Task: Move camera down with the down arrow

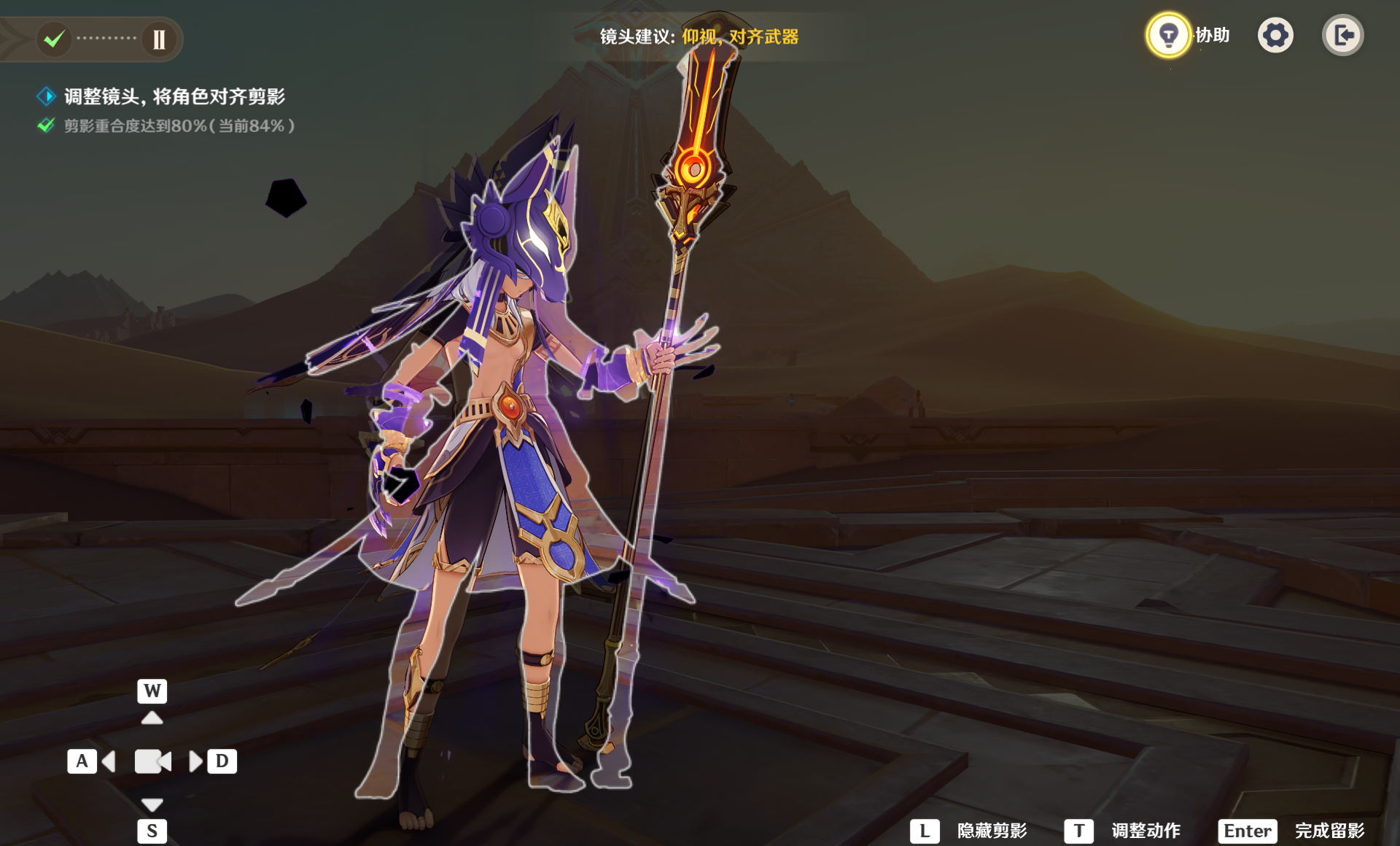Action: [x=152, y=804]
